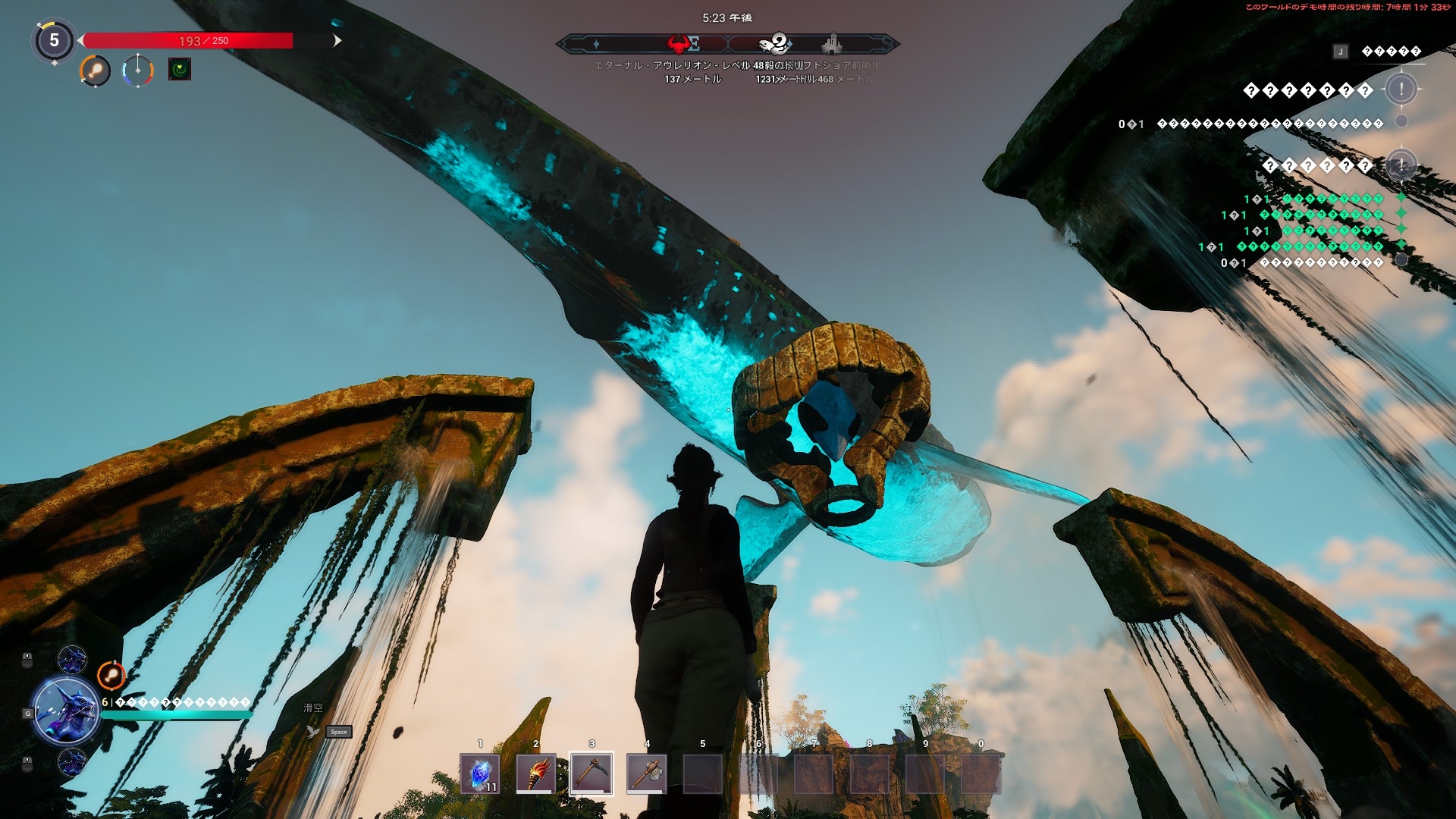
Task: Choose the stone axe hotbar slot
Action: (647, 773)
